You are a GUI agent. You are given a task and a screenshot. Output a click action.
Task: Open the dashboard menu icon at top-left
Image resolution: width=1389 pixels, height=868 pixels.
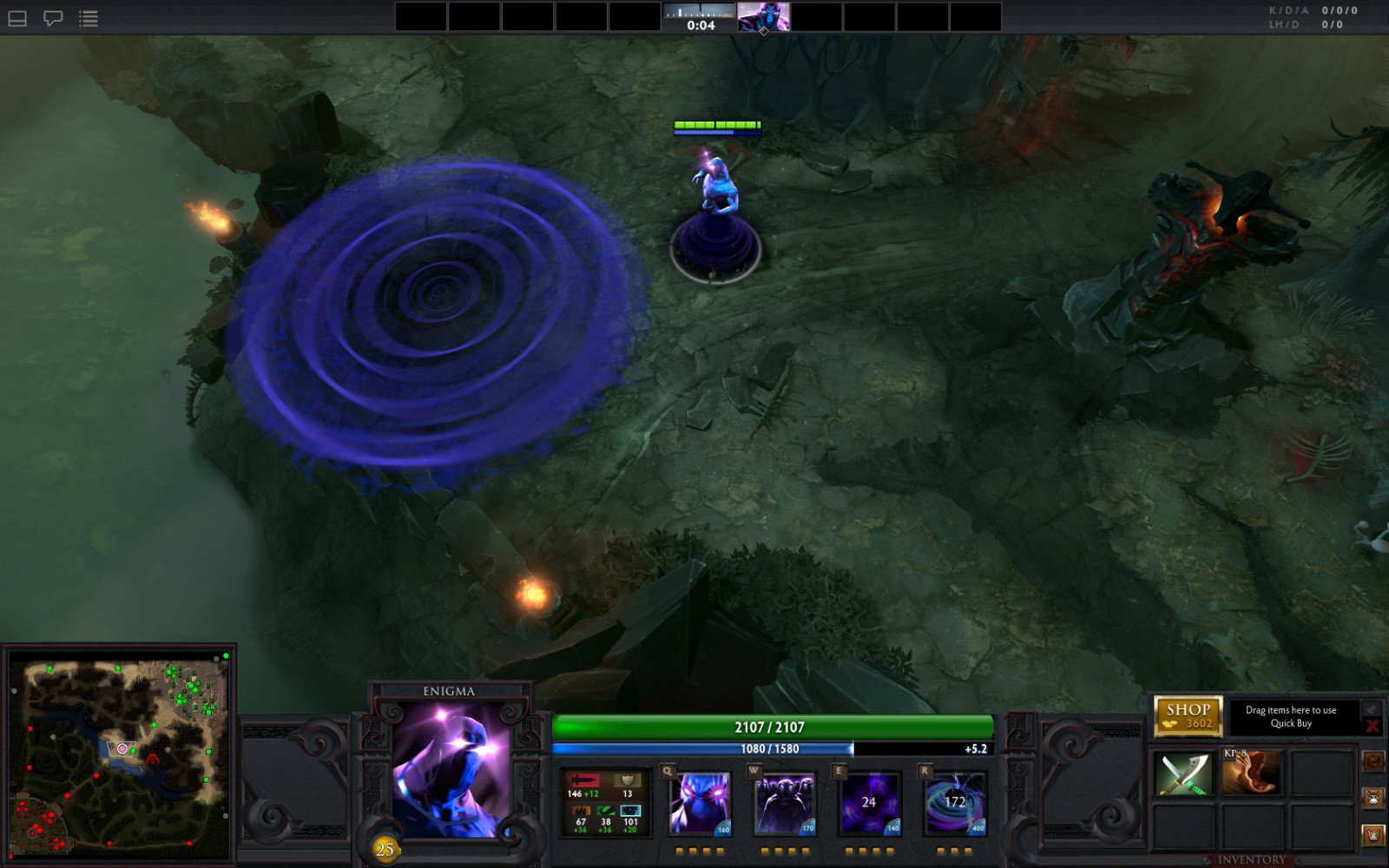pyautogui.click(x=17, y=18)
